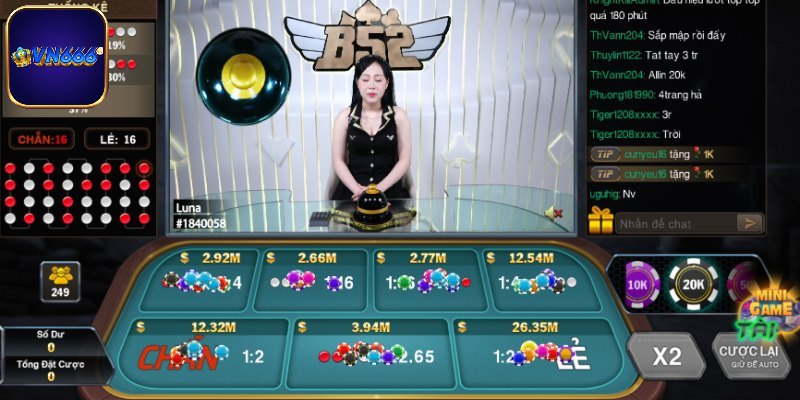Click the CƯỢC LẠI rebet button
This screenshot has height=400, width=800.
[753, 357]
